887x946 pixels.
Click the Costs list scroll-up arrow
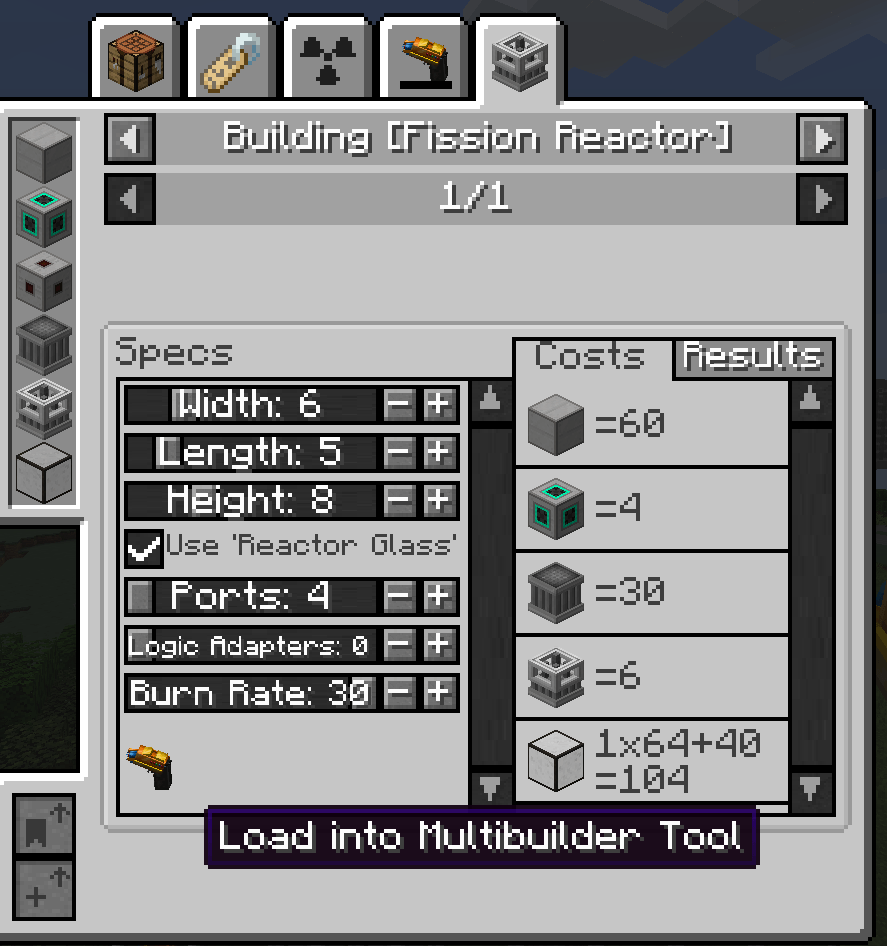[x=811, y=402]
